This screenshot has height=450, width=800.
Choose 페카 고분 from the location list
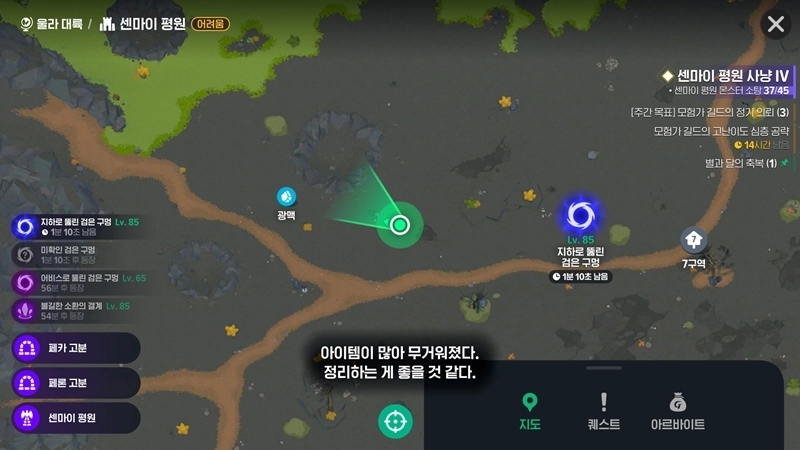[x=75, y=348]
